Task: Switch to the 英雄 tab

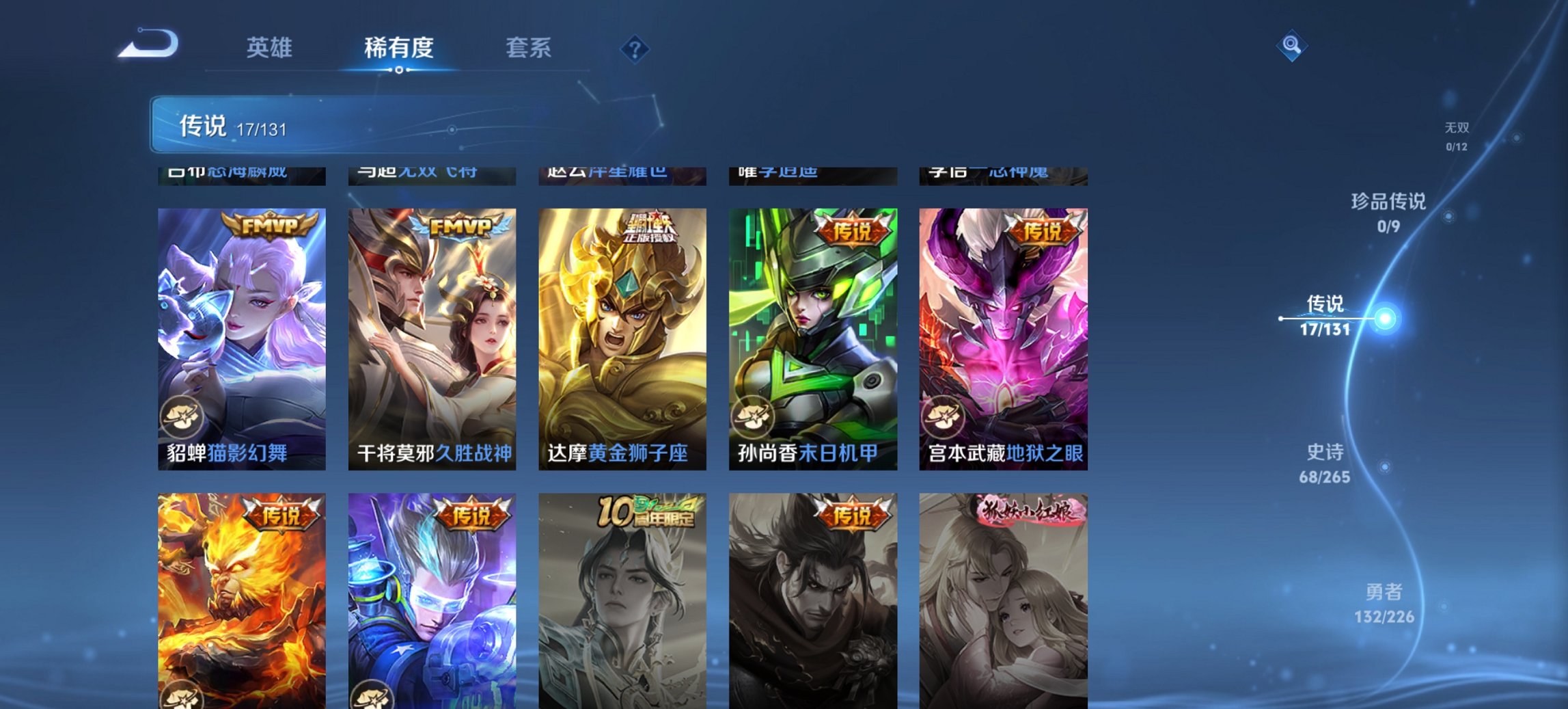Action: [x=271, y=48]
